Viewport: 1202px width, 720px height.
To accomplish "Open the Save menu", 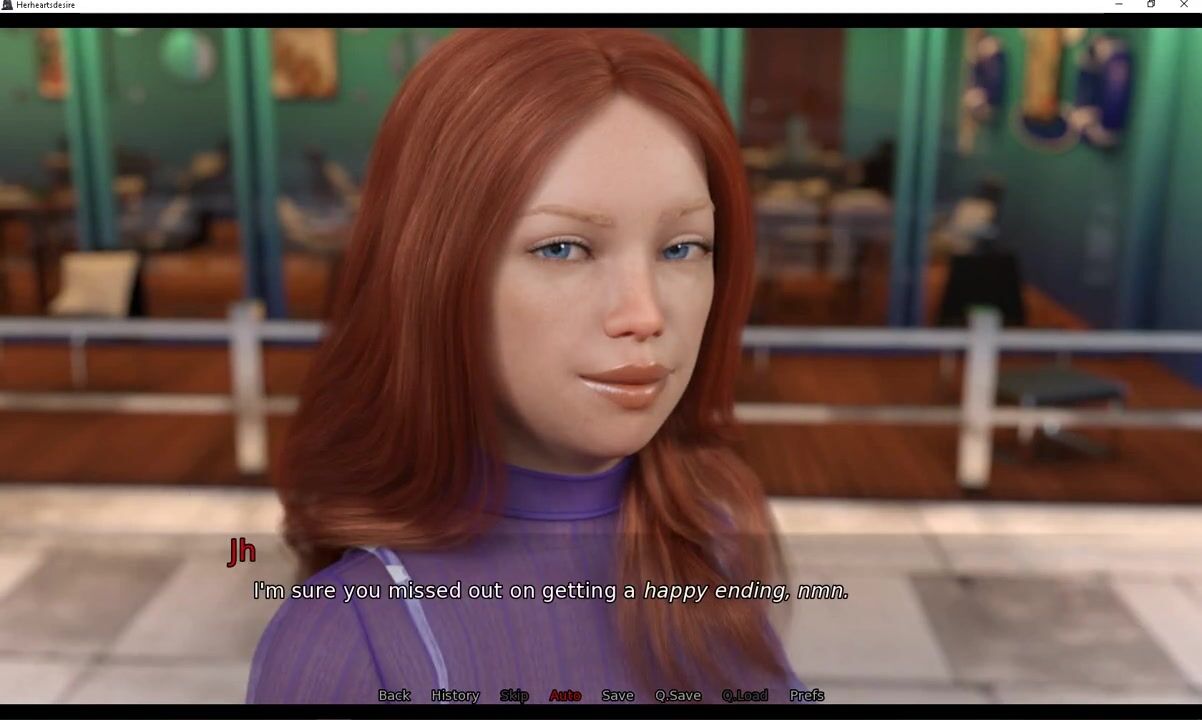I will 617,695.
